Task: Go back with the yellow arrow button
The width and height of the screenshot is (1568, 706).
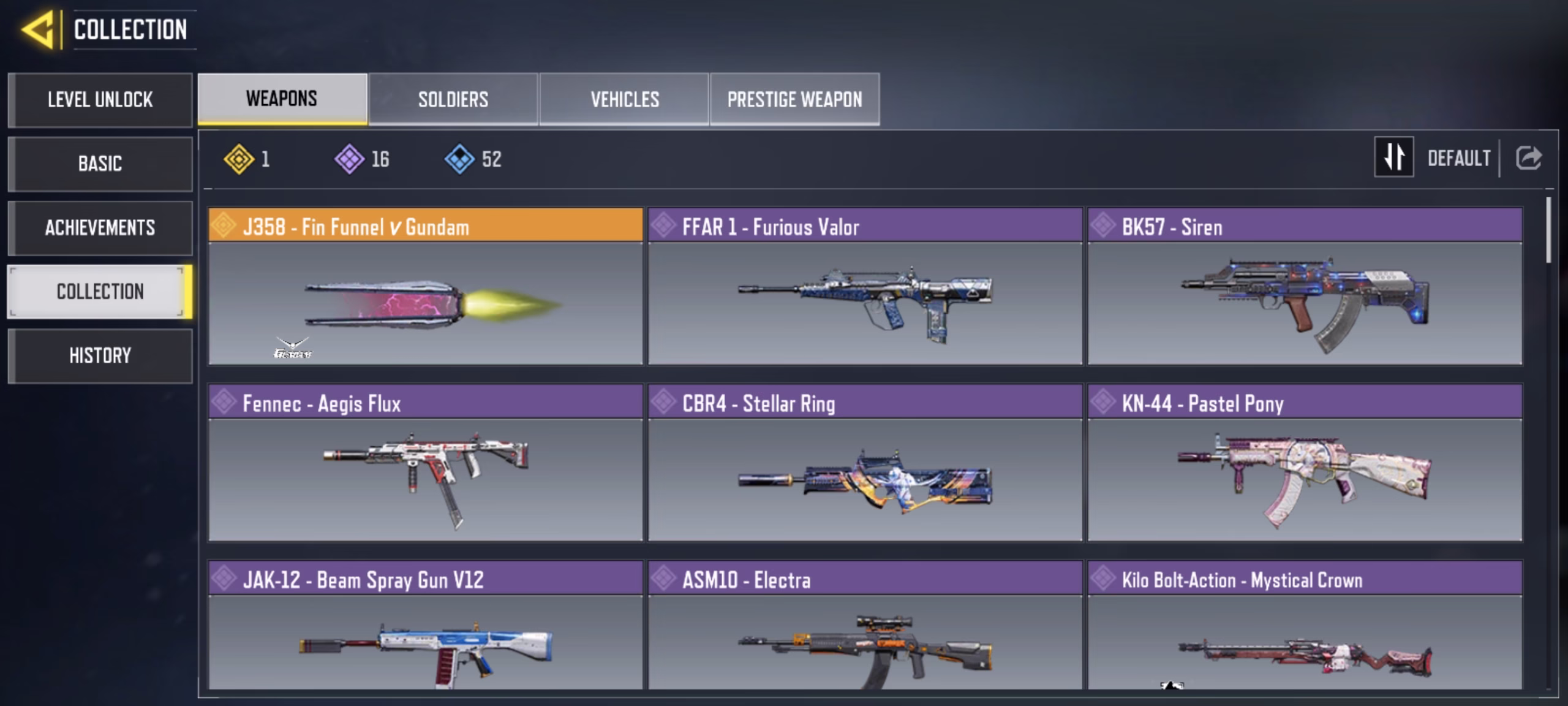Action: click(39, 29)
